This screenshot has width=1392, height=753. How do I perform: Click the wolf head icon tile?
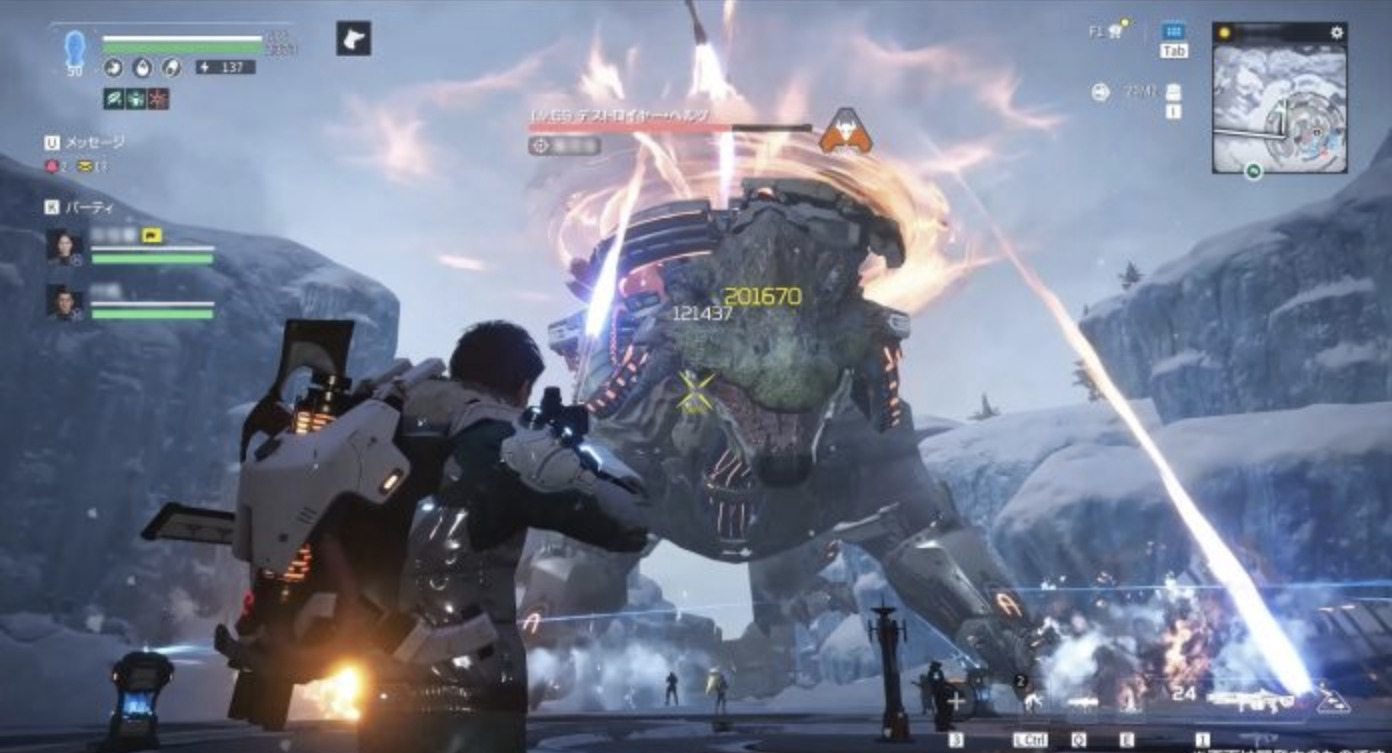click(353, 38)
